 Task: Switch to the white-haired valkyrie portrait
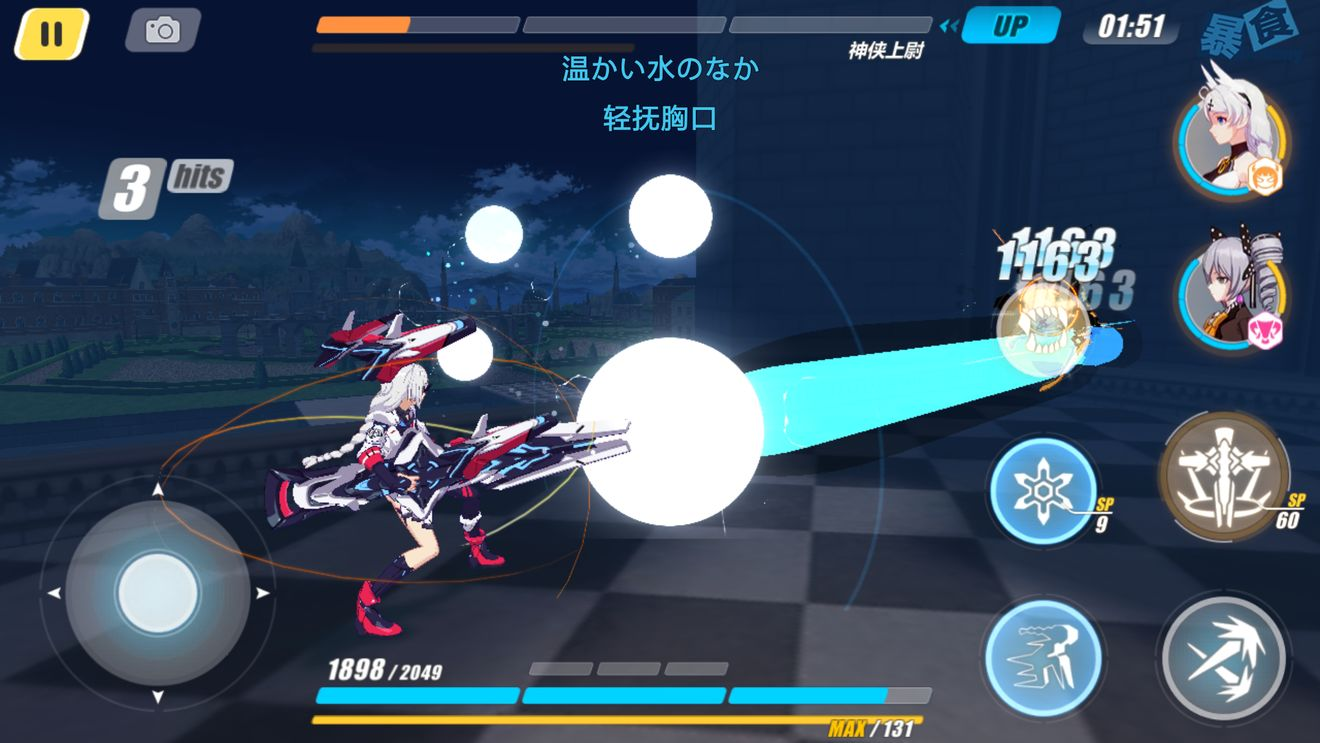click(1231, 141)
